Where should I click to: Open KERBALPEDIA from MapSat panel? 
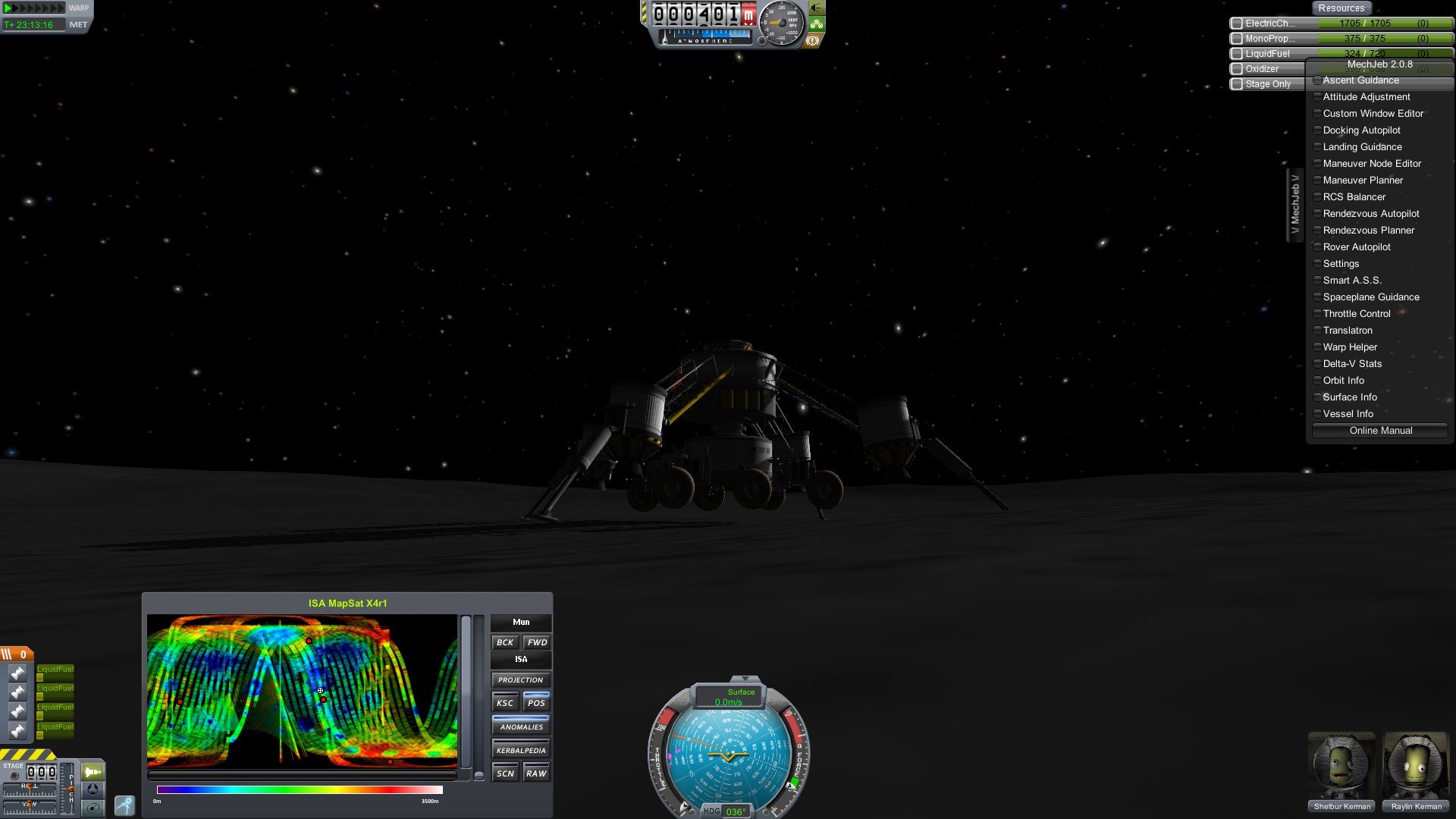pyautogui.click(x=521, y=751)
